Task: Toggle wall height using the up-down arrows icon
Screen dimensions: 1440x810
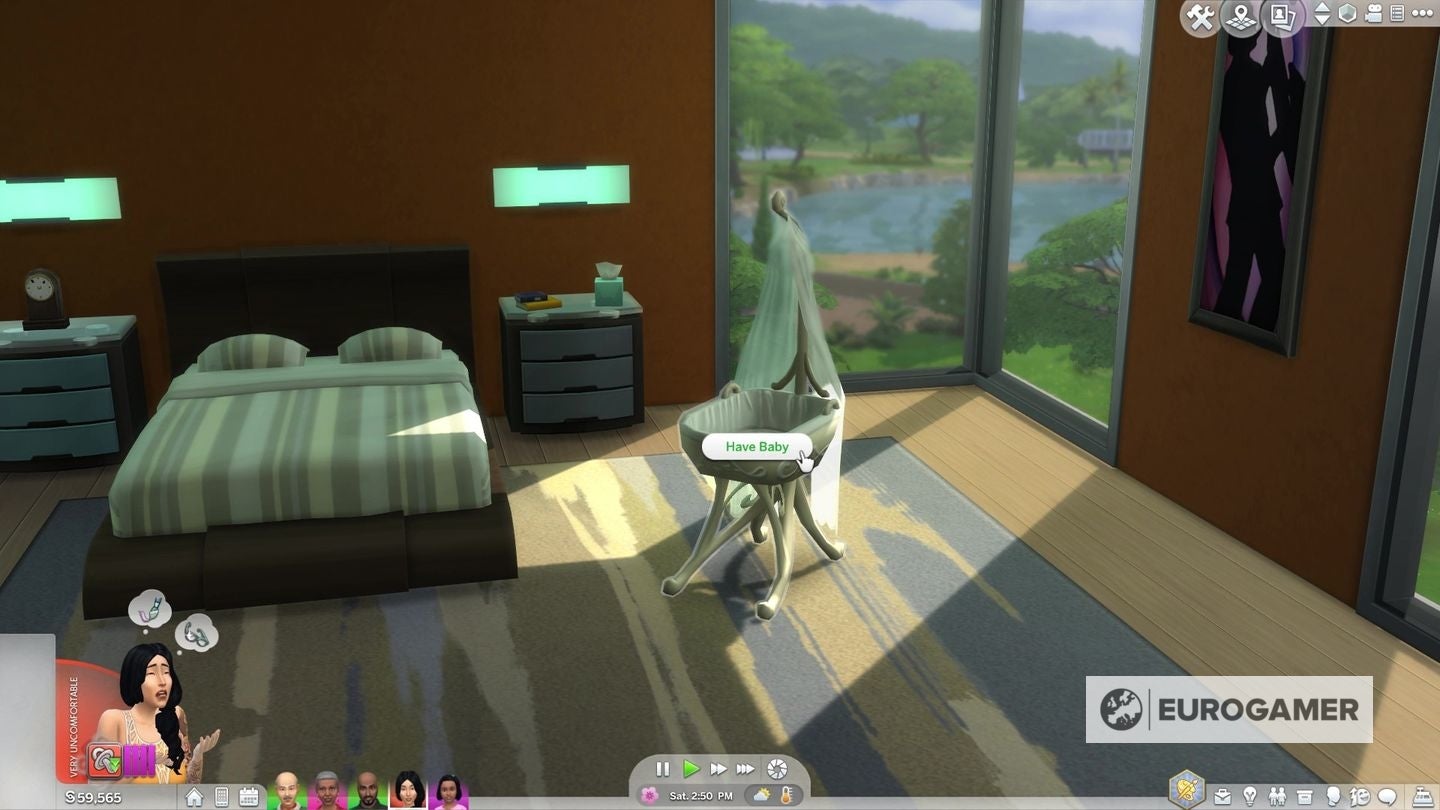Action: [x=1323, y=13]
